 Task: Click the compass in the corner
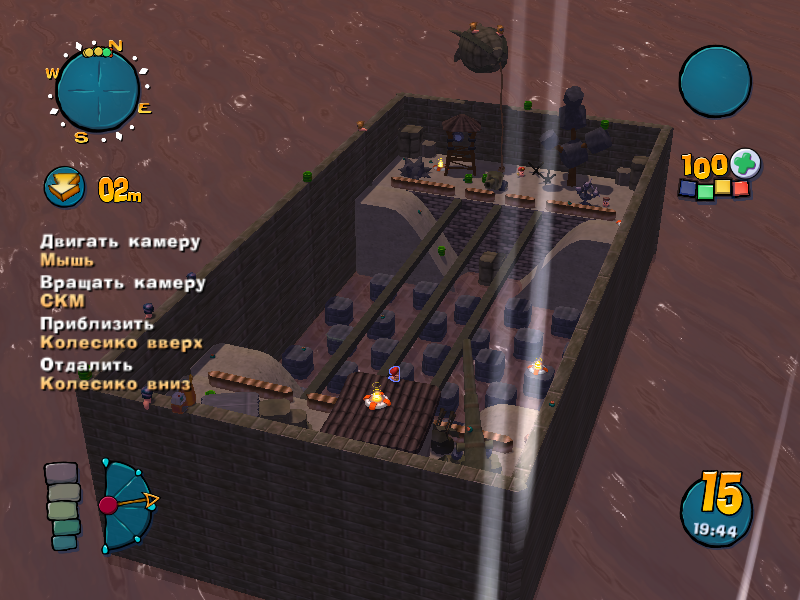pyautogui.click(x=97, y=90)
